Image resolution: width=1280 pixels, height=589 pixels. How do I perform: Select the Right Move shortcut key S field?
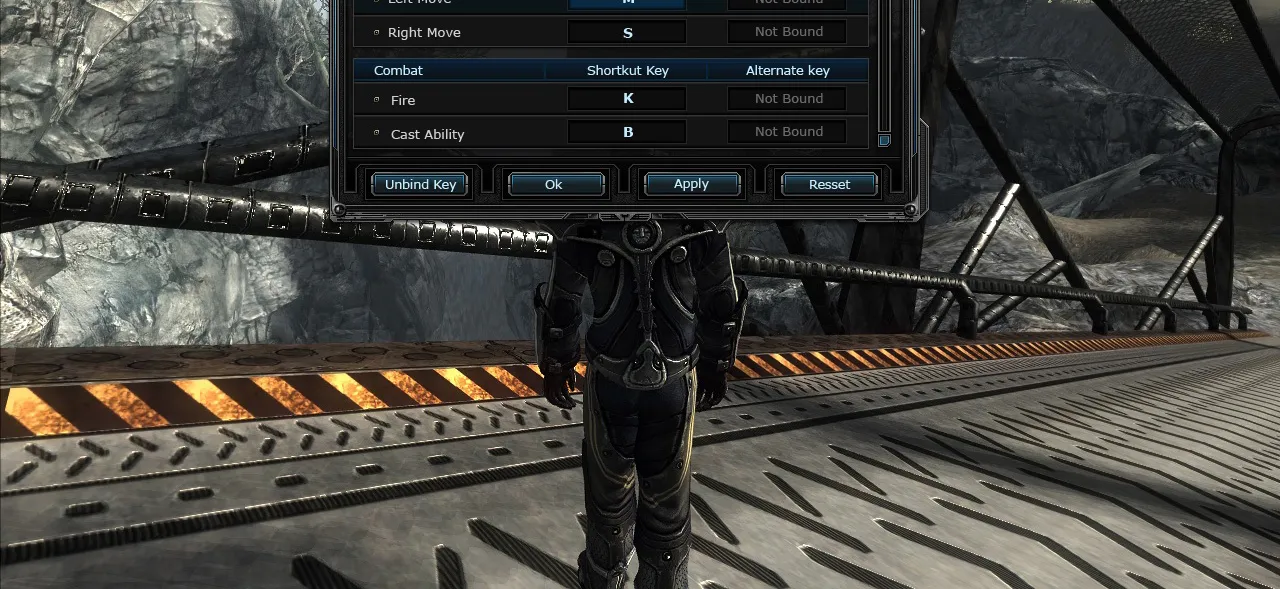(x=627, y=32)
